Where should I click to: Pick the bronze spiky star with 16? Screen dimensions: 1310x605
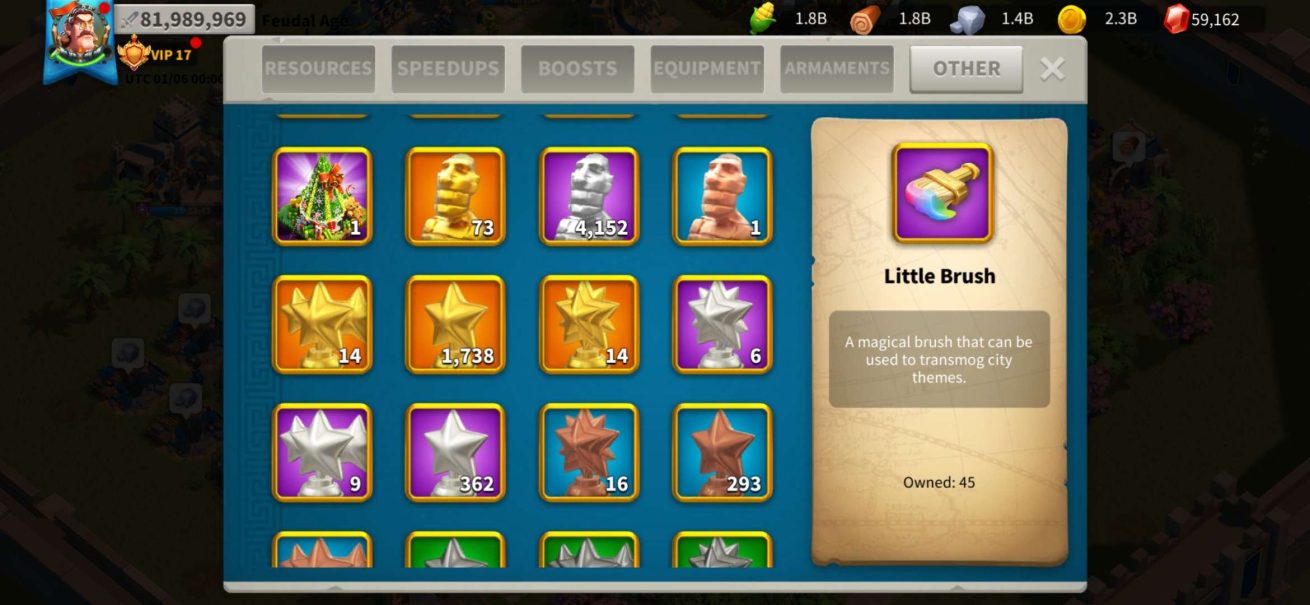(x=589, y=452)
